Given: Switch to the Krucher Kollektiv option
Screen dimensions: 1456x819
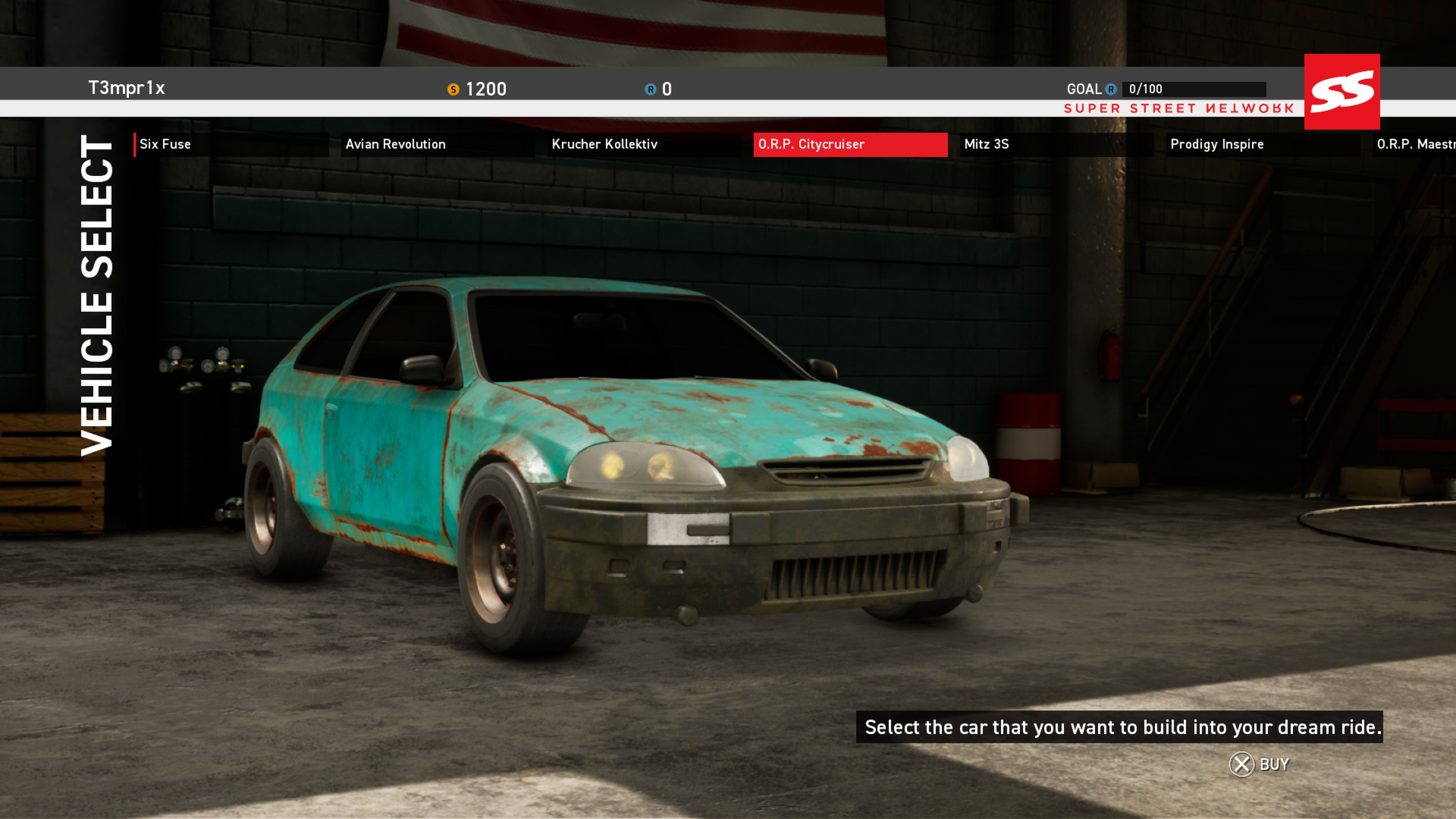Looking at the screenshot, I should pos(605,144).
